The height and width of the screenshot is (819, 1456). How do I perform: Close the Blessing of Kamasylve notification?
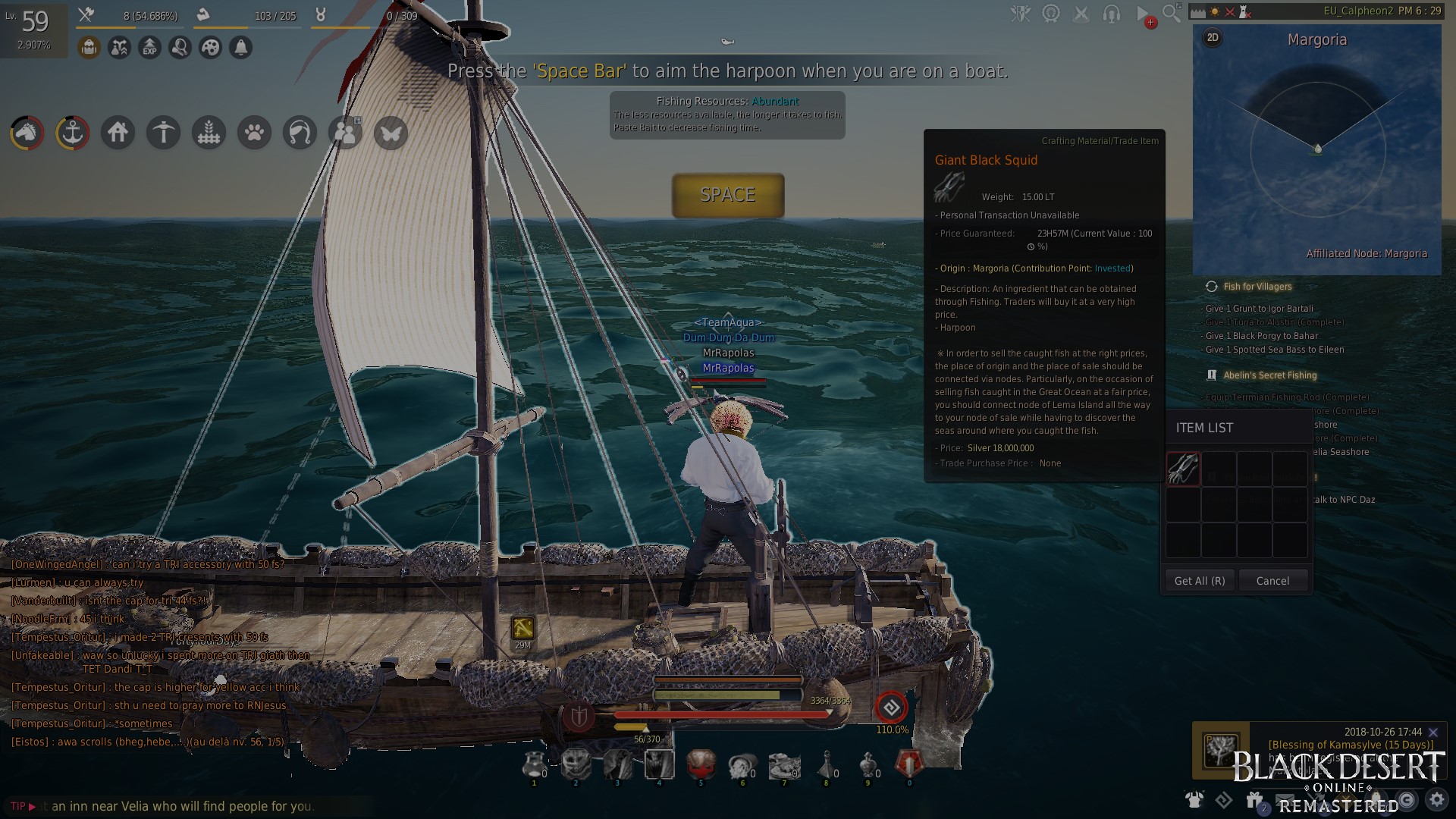[1433, 733]
